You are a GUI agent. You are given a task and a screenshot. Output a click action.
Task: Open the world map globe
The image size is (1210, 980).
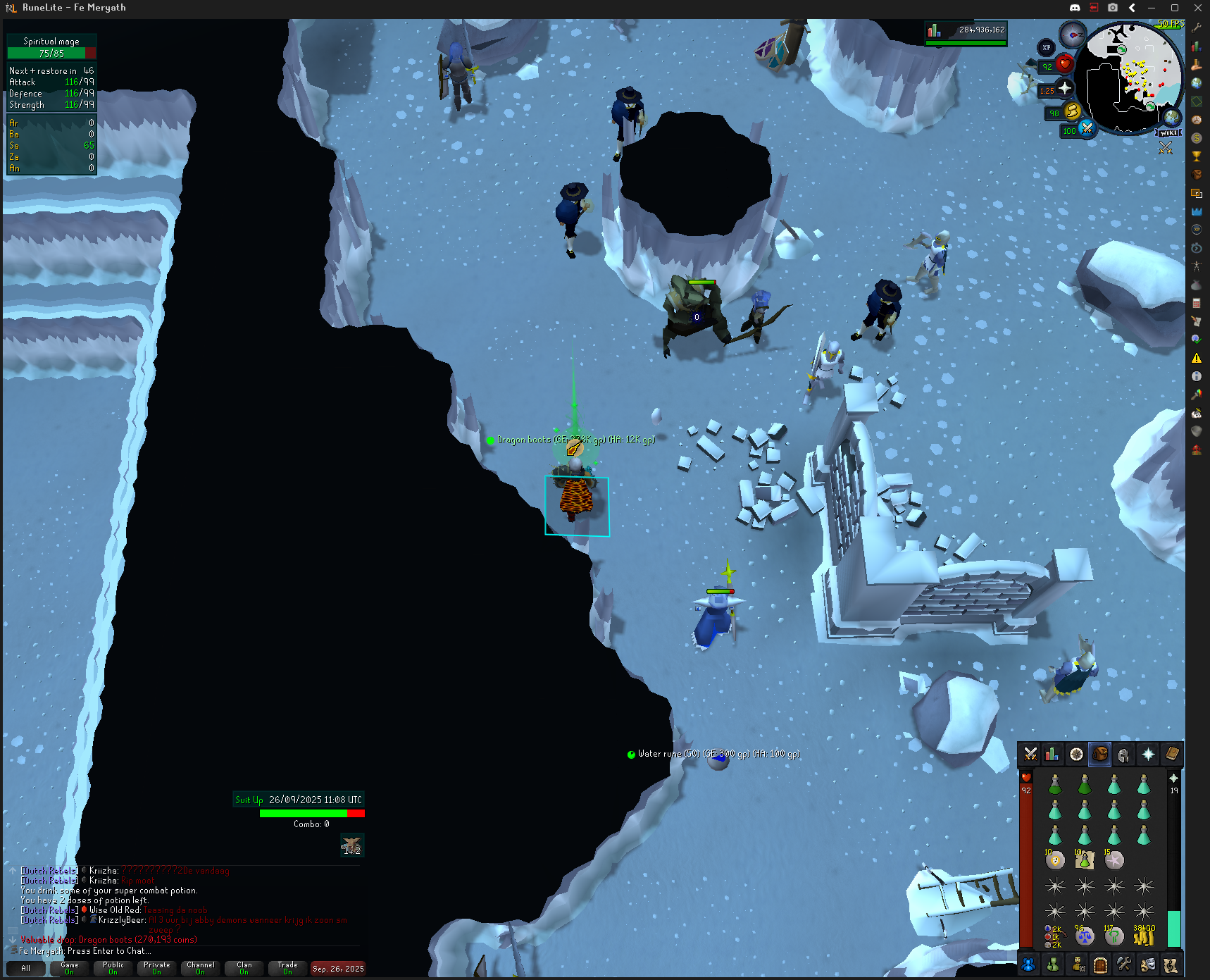(x=1172, y=117)
